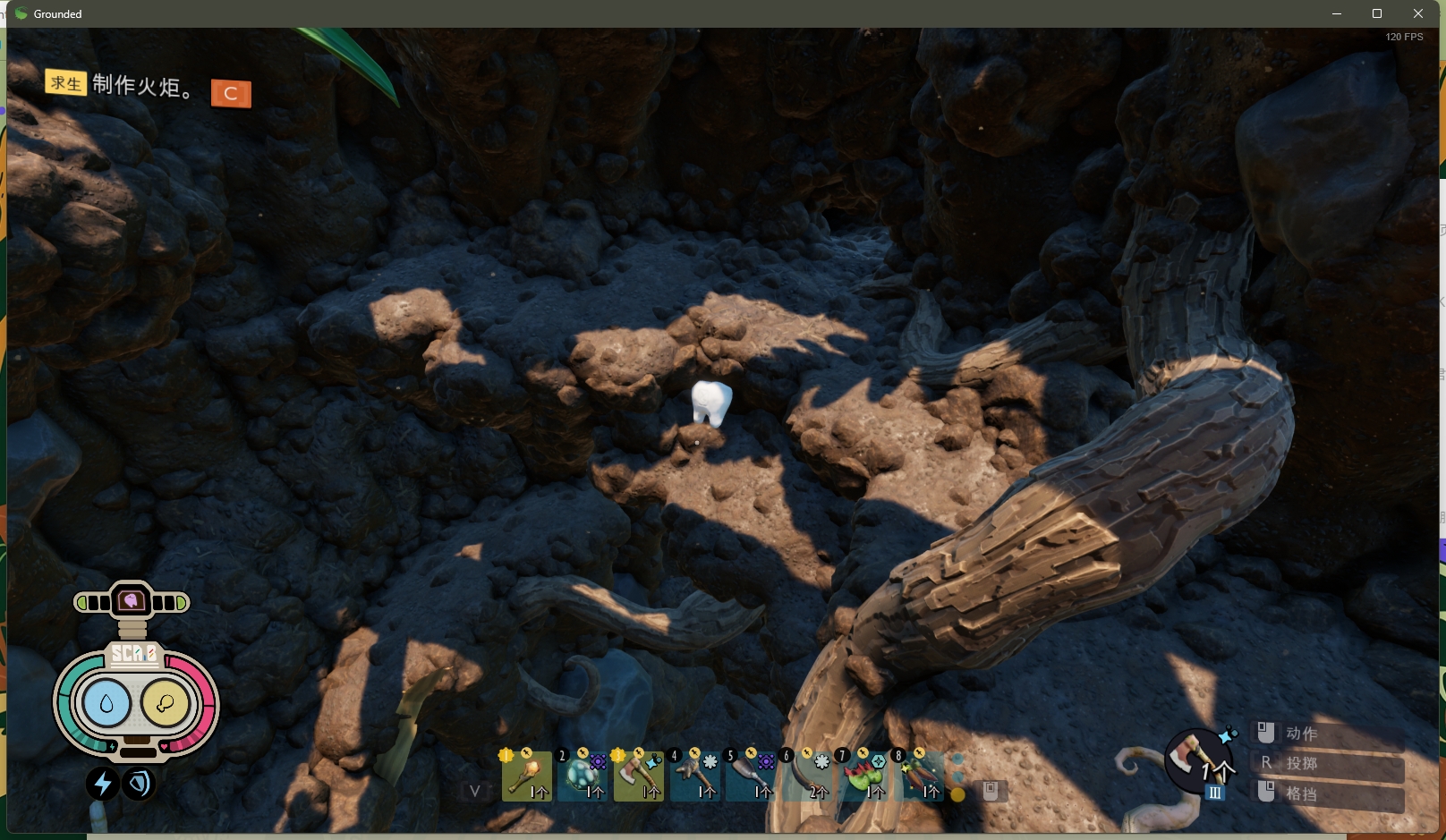Image resolution: width=1446 pixels, height=840 pixels.
Task: Click the lightning bolt status icon
Action: [103, 784]
